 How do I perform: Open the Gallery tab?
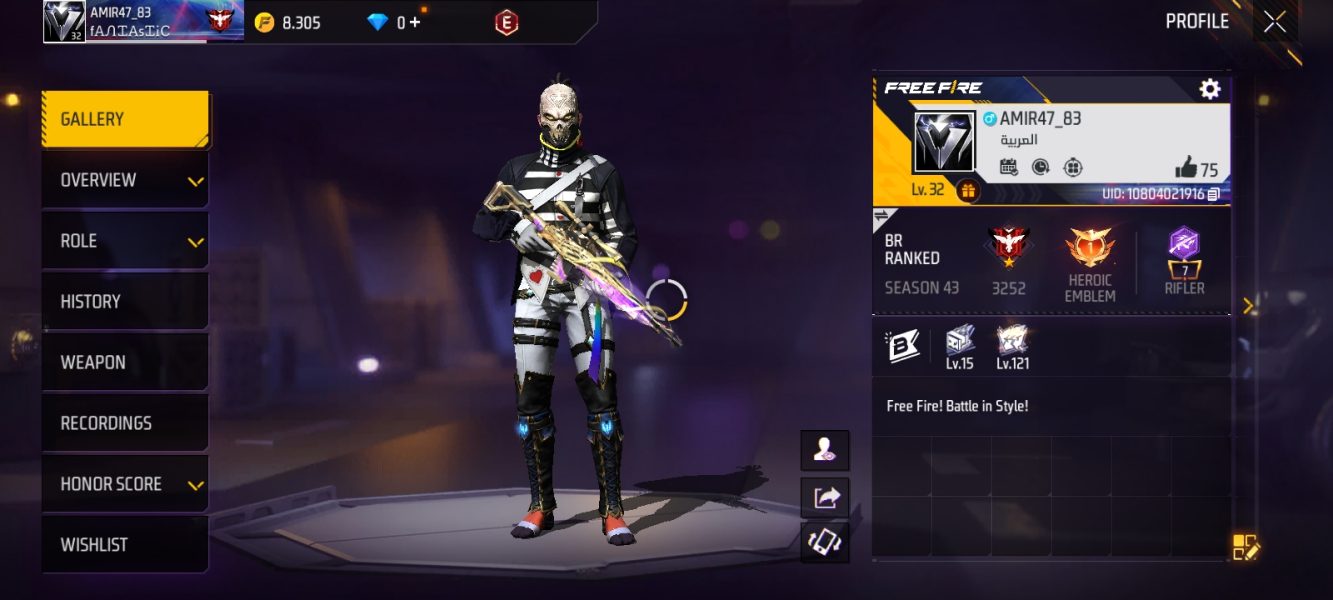125,120
